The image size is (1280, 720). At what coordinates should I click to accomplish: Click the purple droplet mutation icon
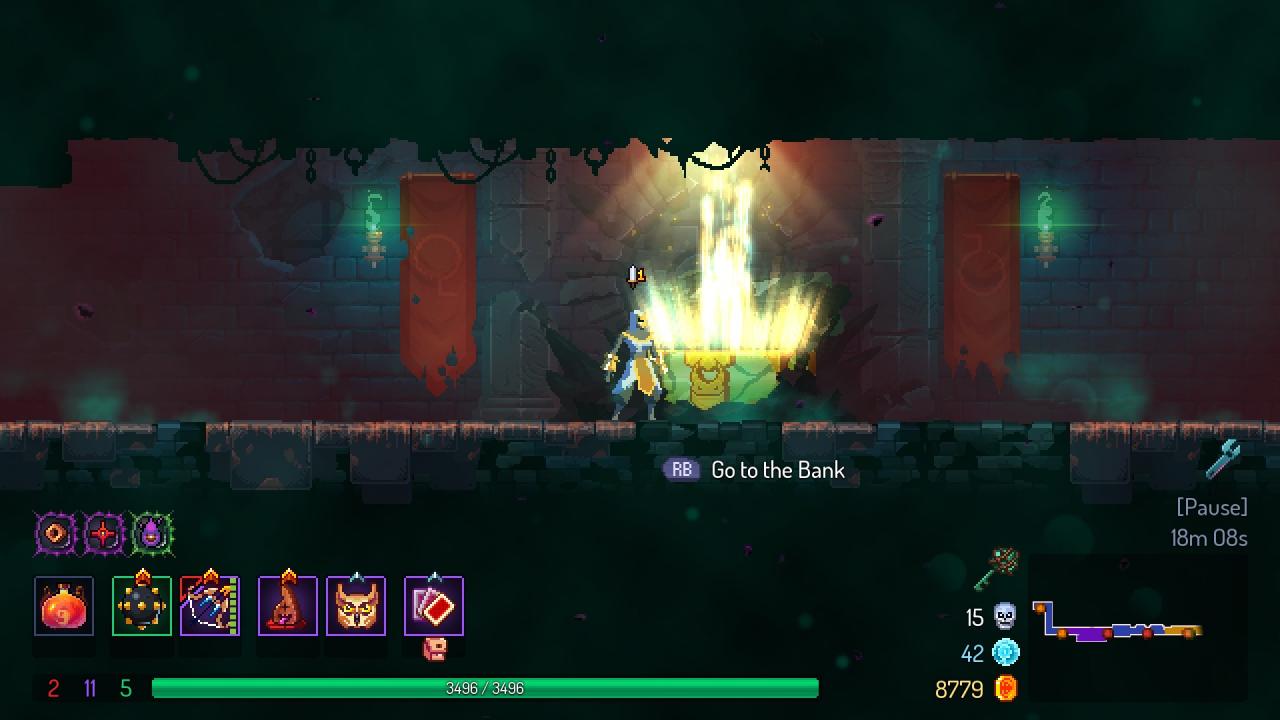pos(151,534)
